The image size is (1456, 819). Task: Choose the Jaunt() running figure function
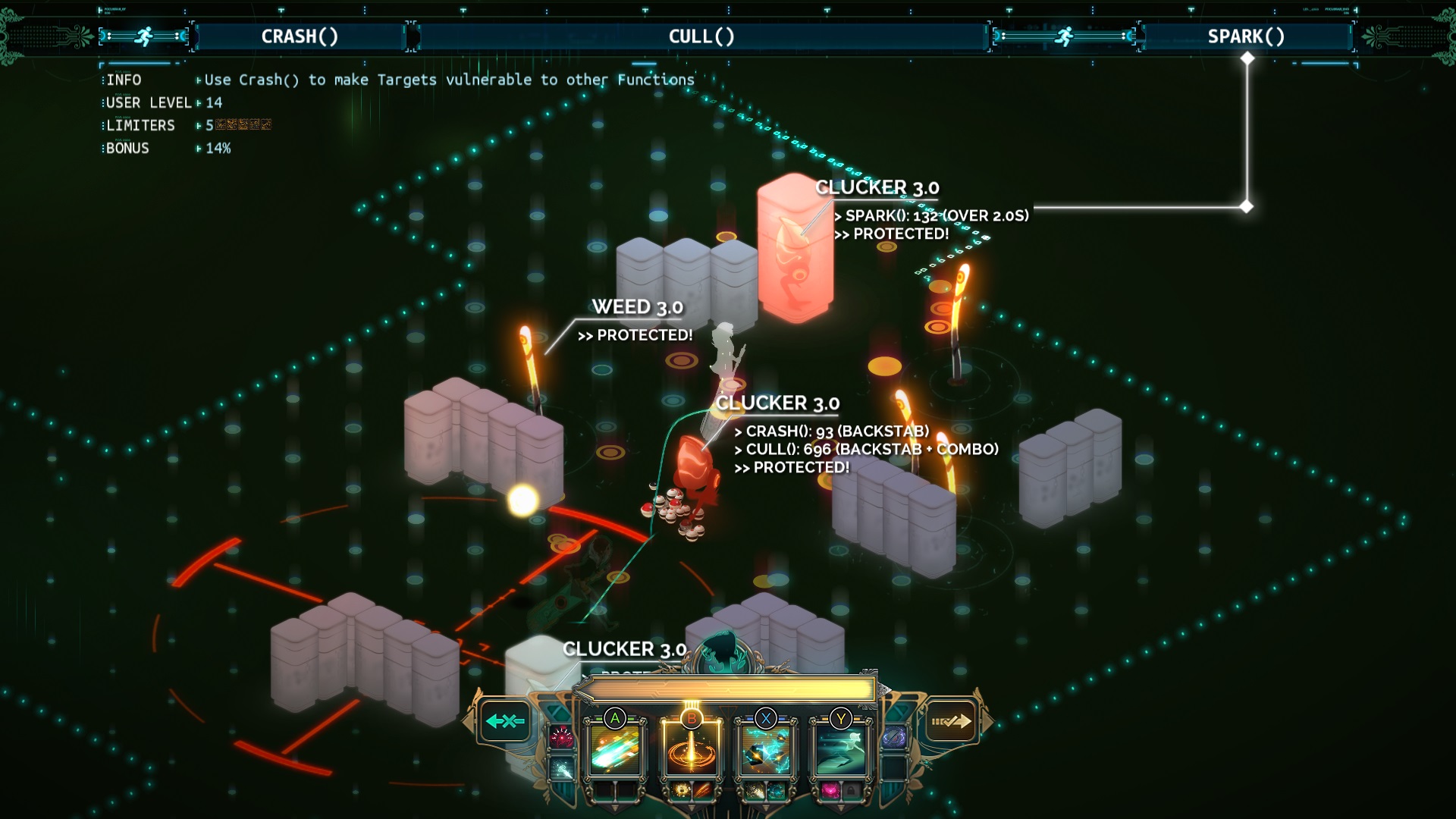click(x=840, y=749)
